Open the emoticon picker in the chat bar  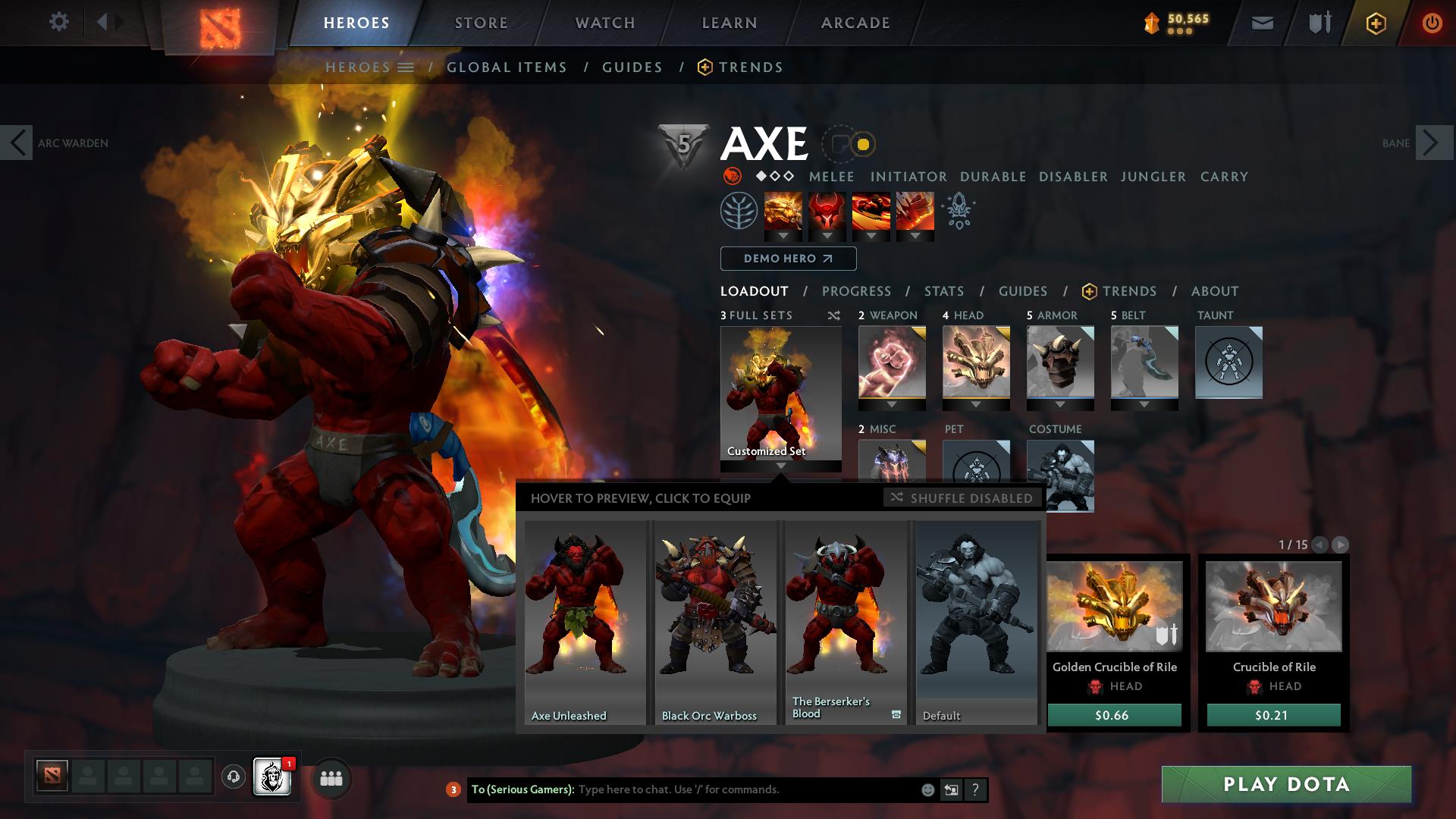[927, 789]
